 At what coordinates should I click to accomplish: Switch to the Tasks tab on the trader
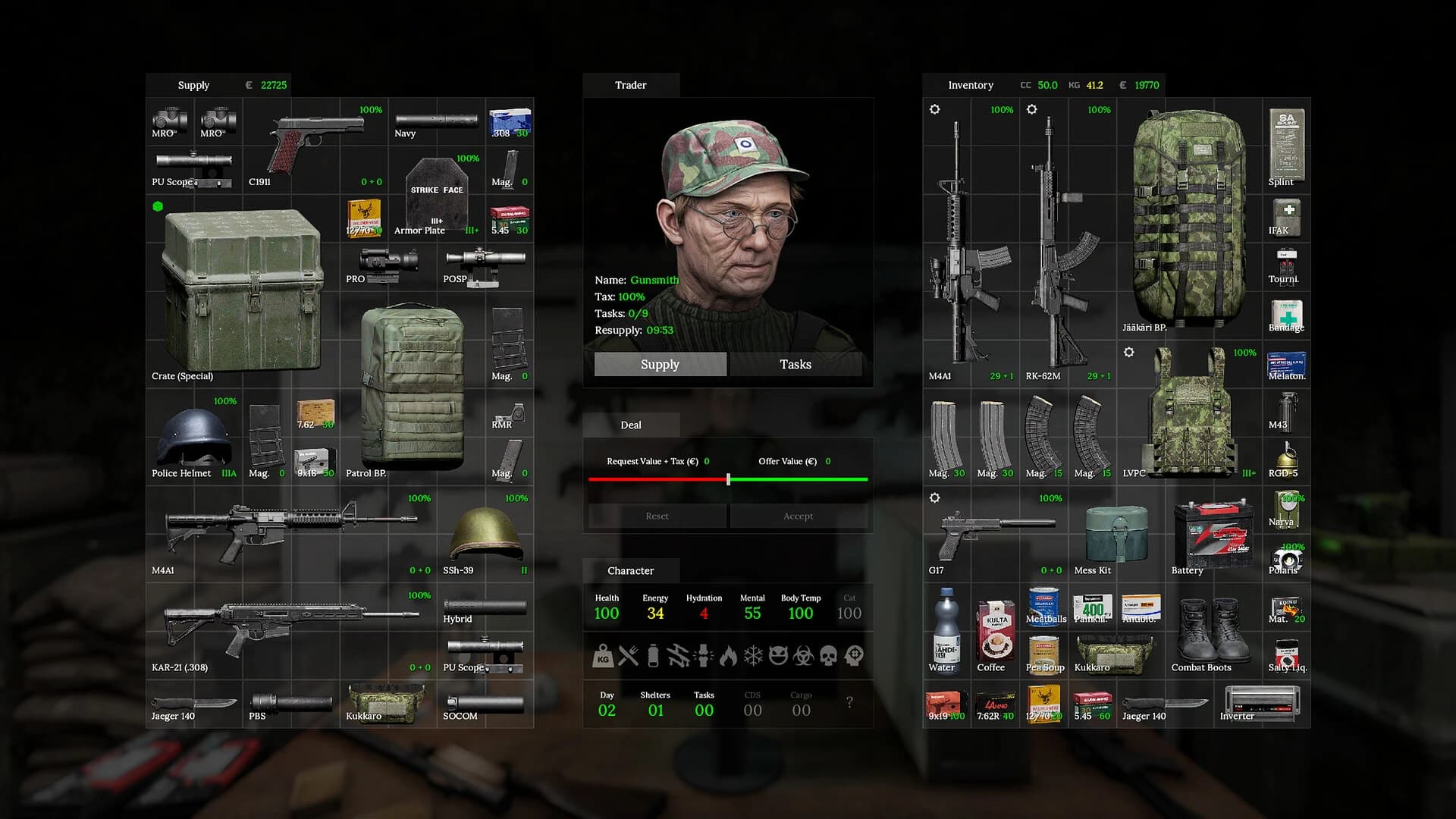(795, 364)
